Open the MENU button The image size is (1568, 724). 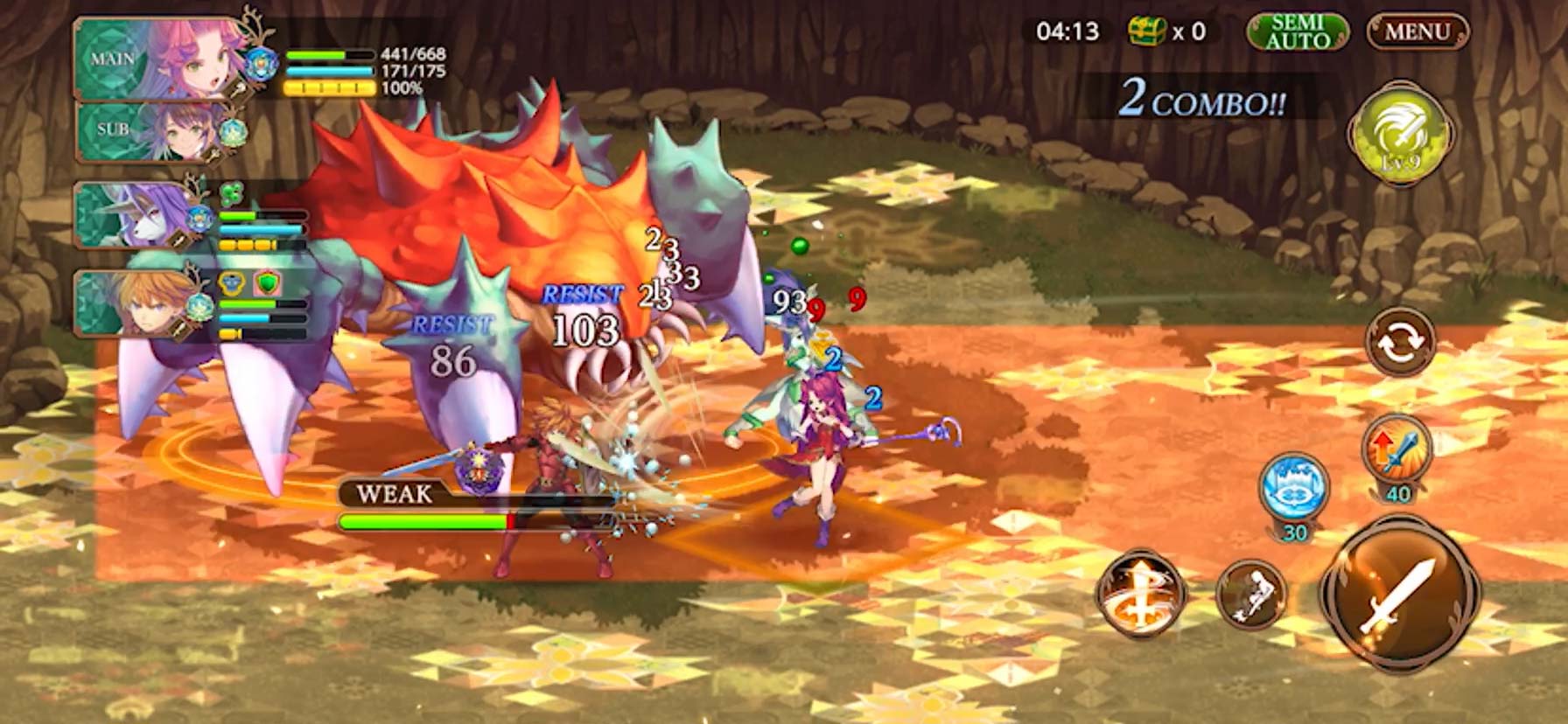coord(1417,32)
